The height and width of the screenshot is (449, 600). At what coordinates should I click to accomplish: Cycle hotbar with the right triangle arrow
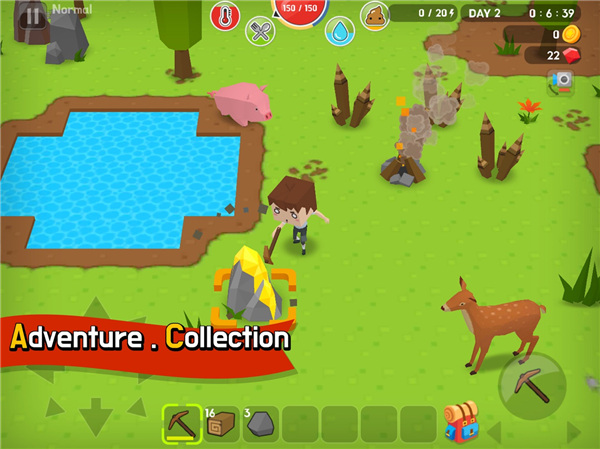[x=573, y=432]
